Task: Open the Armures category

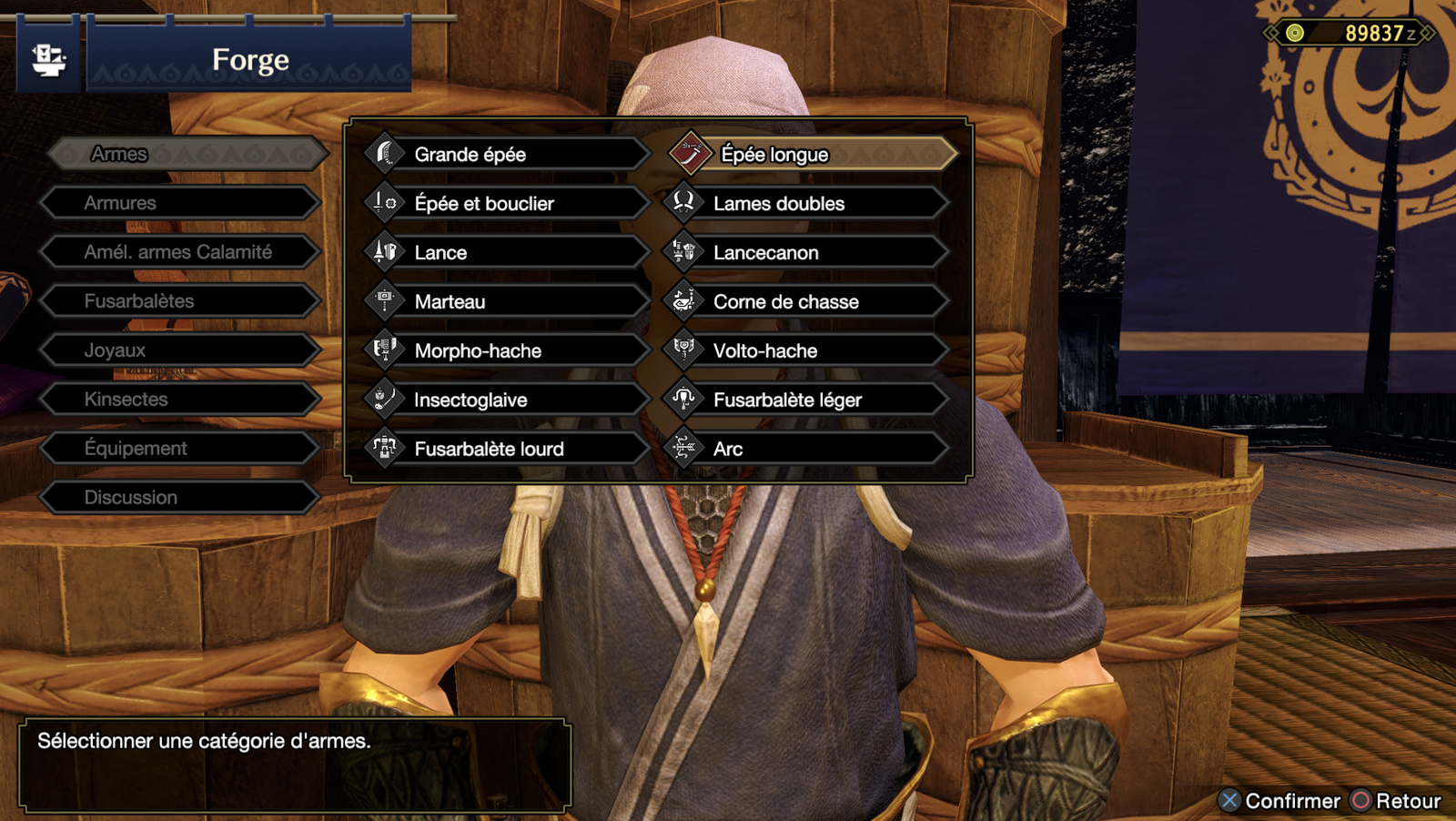Action: tap(180, 203)
